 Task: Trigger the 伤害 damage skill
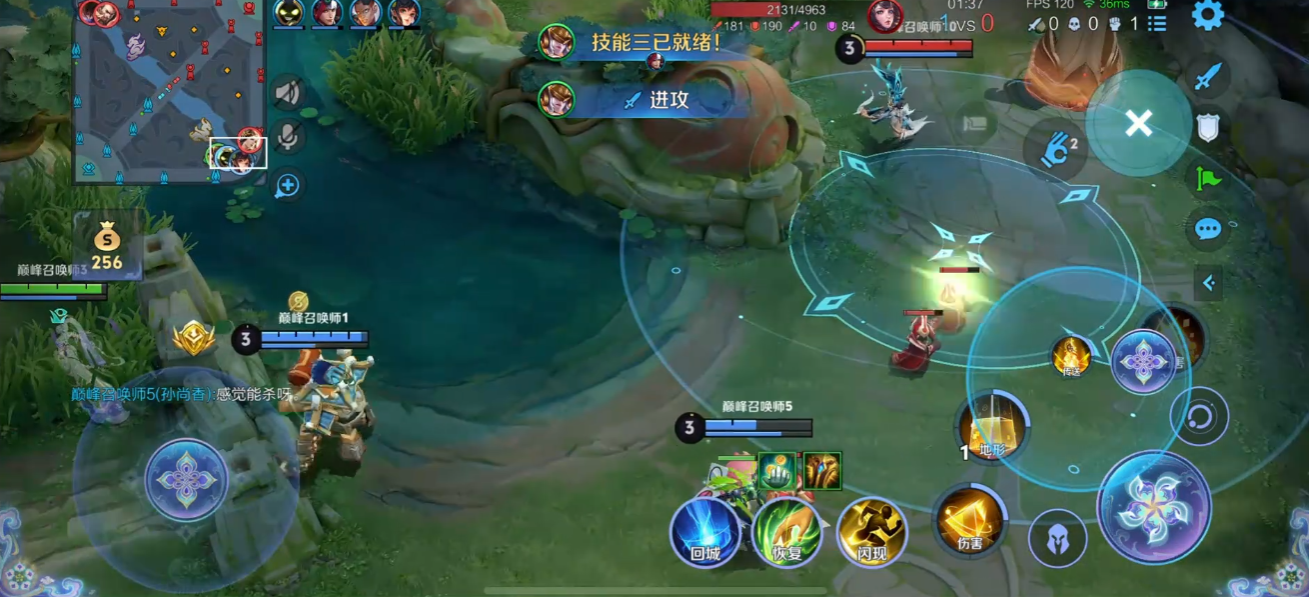point(970,520)
